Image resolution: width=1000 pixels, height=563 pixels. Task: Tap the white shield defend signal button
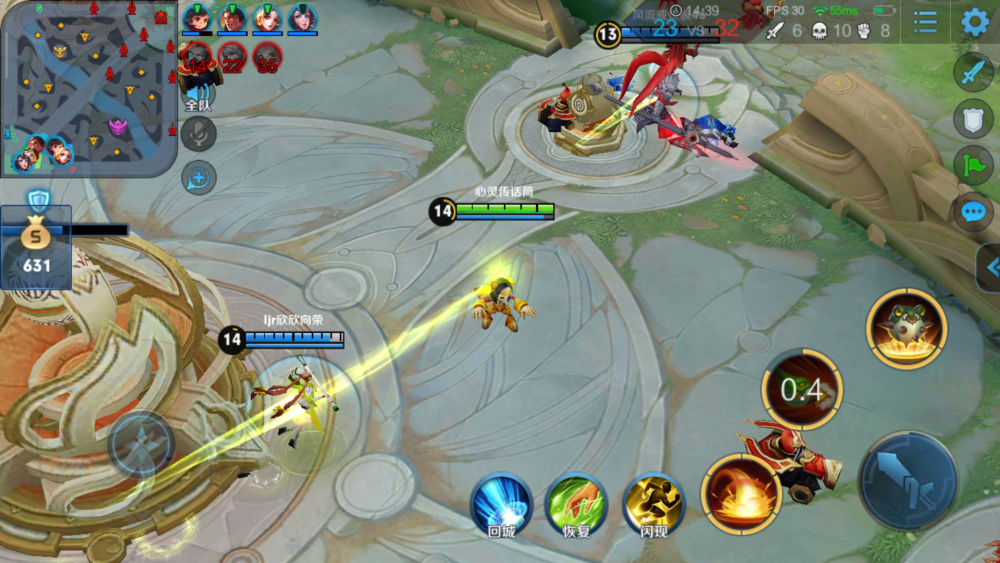[973, 118]
